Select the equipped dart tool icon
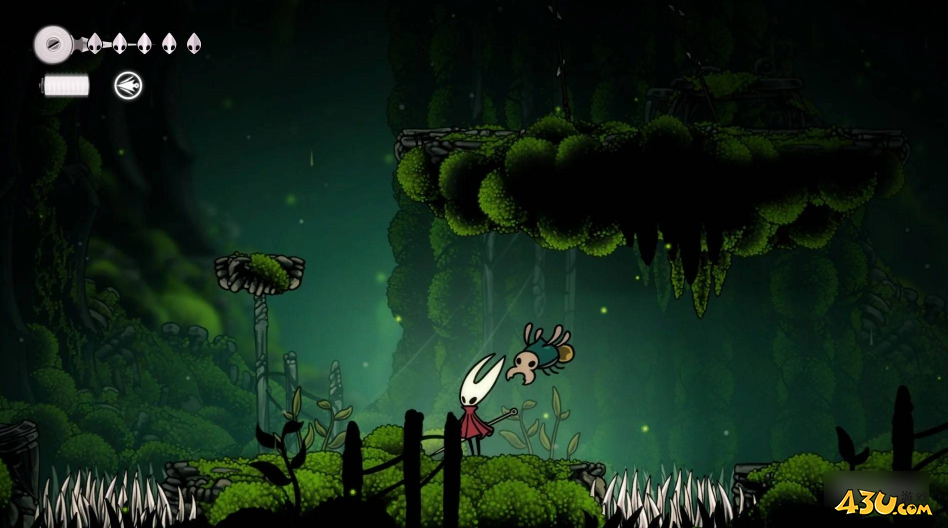 (x=128, y=86)
